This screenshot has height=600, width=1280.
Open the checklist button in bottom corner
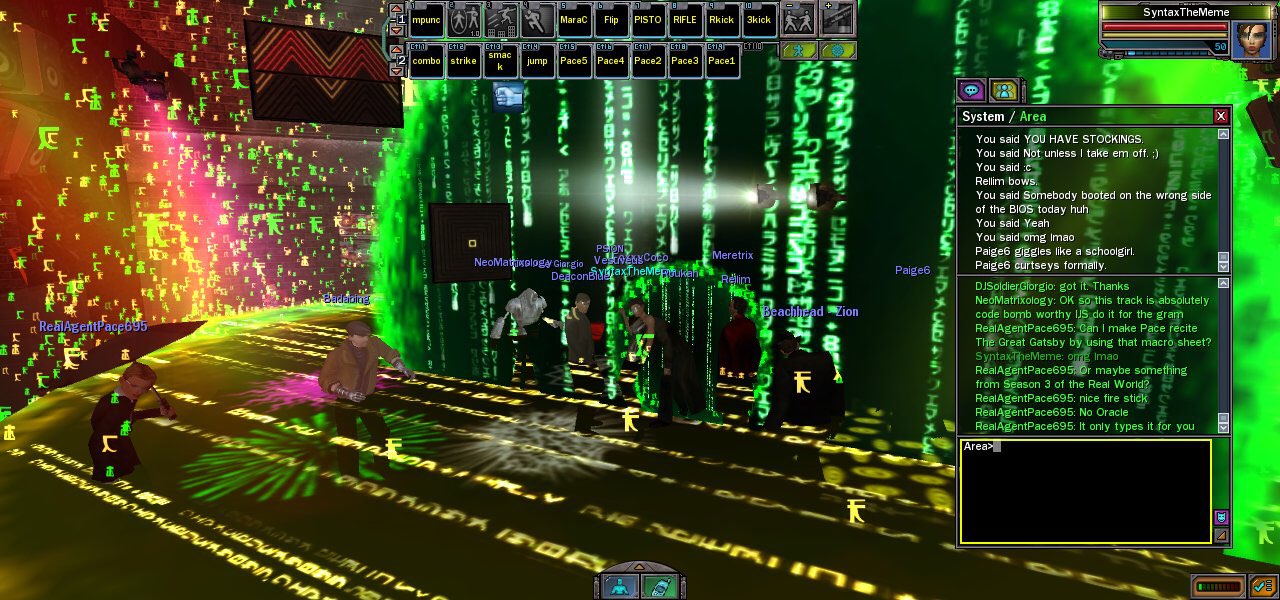click(1260, 586)
